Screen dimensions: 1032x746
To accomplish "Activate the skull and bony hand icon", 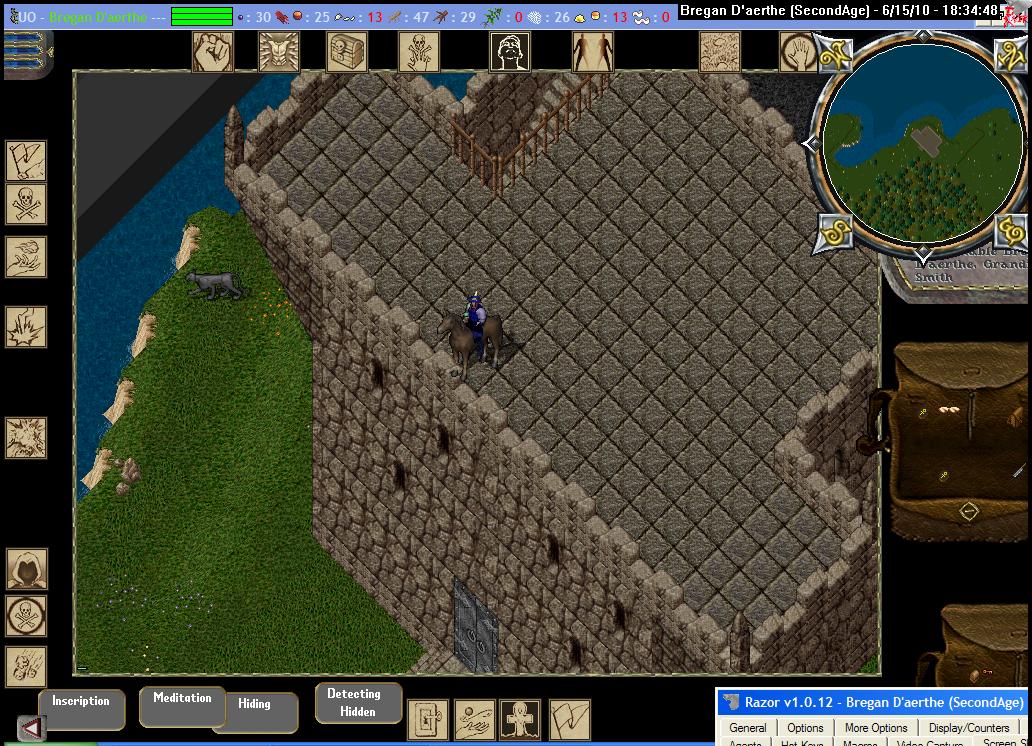I will 418,52.
